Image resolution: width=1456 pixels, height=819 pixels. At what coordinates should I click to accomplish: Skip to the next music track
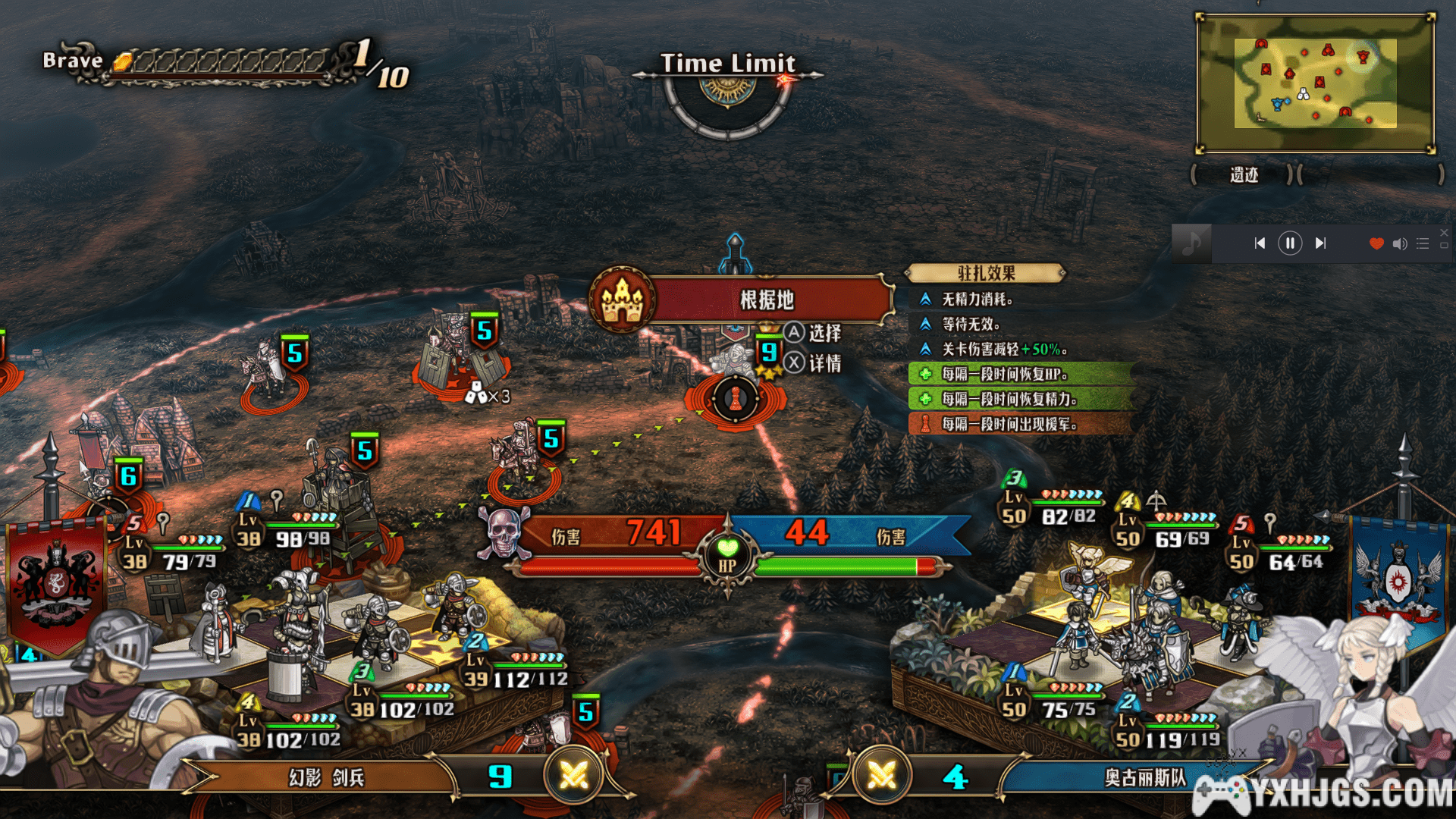point(1320,243)
